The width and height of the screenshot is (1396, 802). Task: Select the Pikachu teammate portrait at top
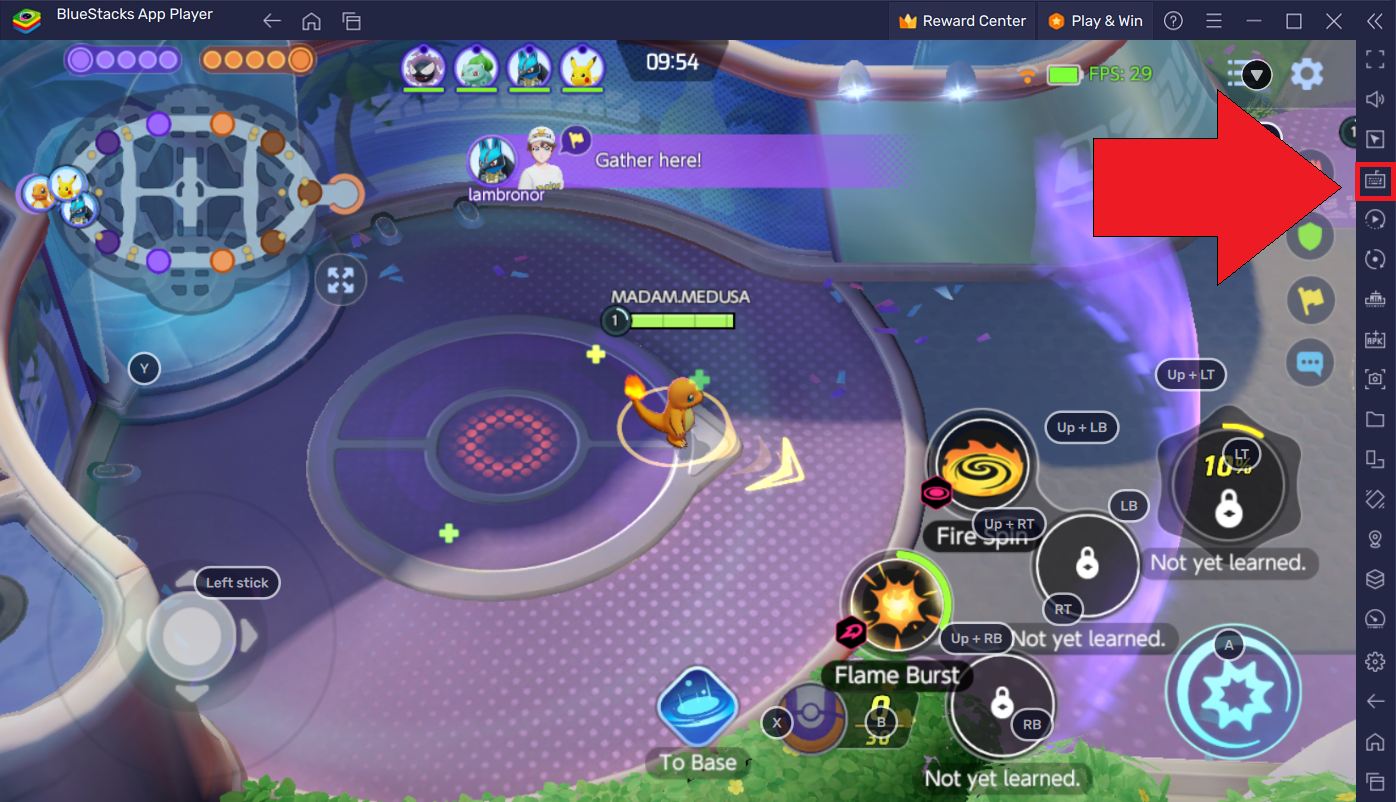click(581, 67)
